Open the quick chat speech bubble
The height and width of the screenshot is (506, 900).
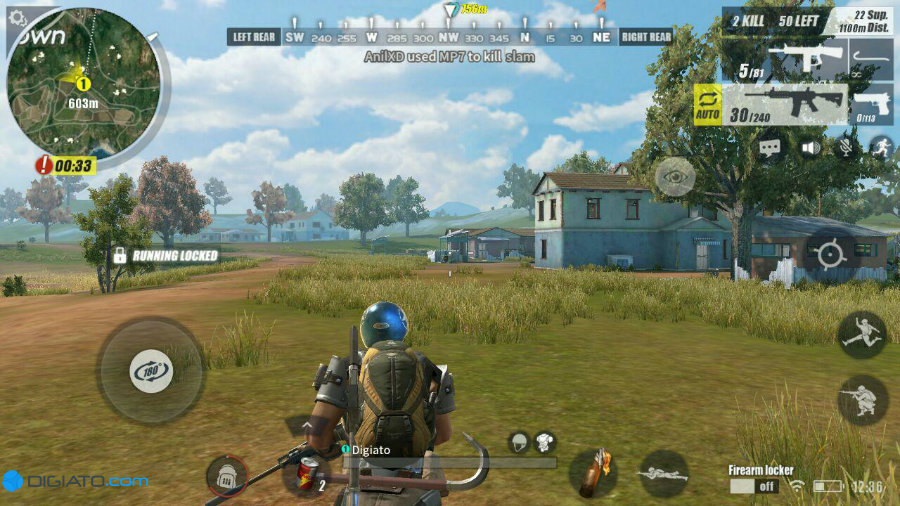point(769,147)
